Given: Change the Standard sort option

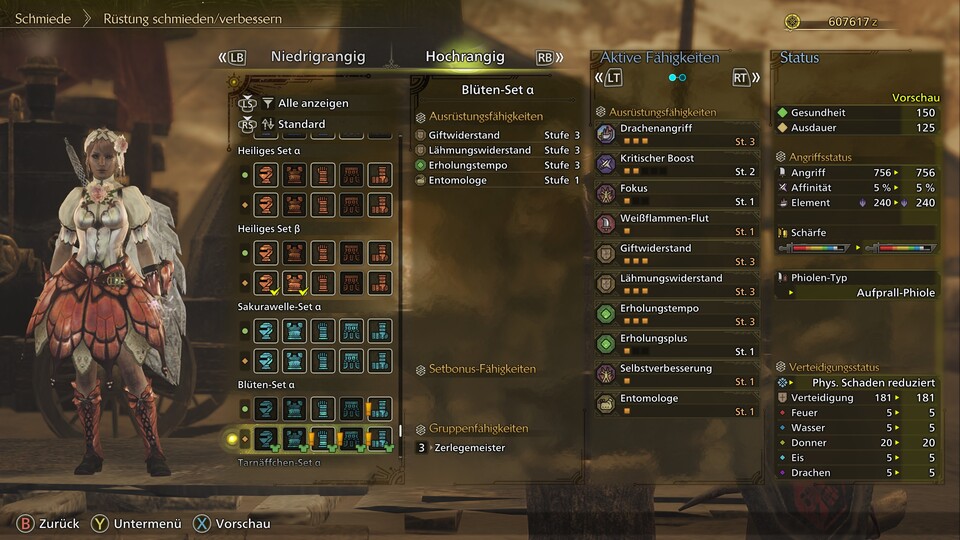Looking at the screenshot, I should [x=301, y=124].
